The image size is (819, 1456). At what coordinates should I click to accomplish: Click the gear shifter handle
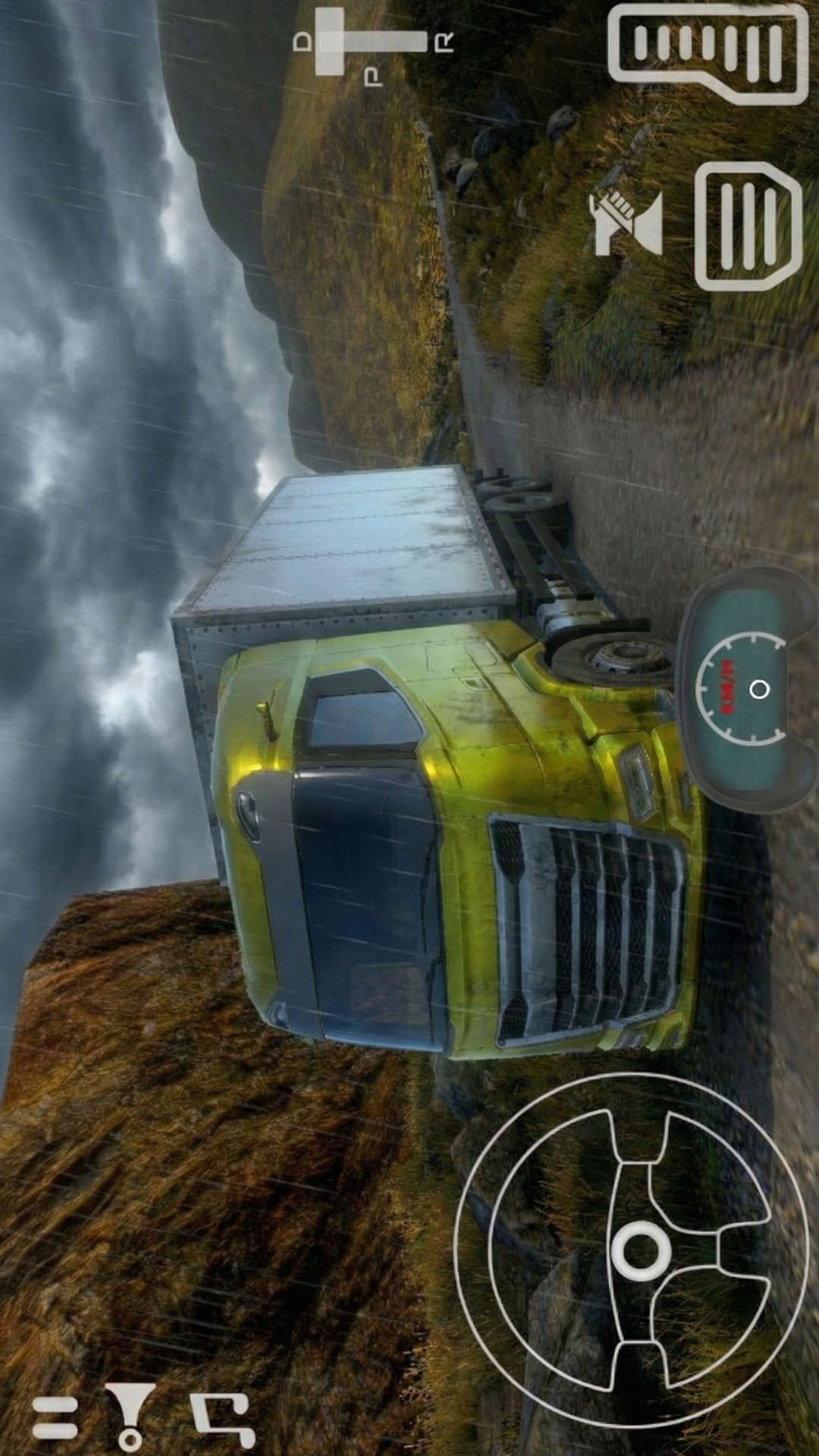click(331, 42)
